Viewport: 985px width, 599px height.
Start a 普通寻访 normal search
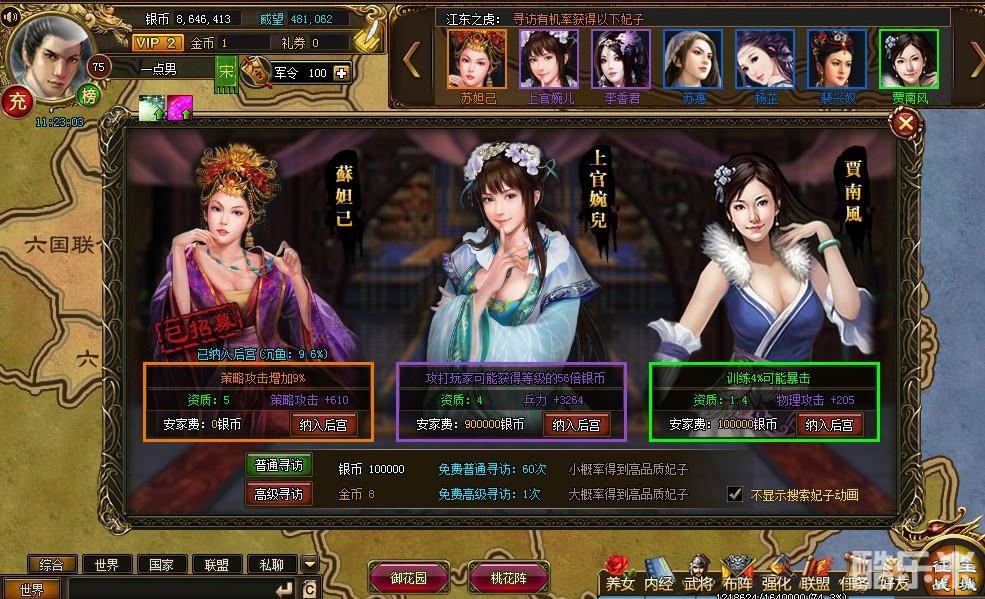coord(279,465)
